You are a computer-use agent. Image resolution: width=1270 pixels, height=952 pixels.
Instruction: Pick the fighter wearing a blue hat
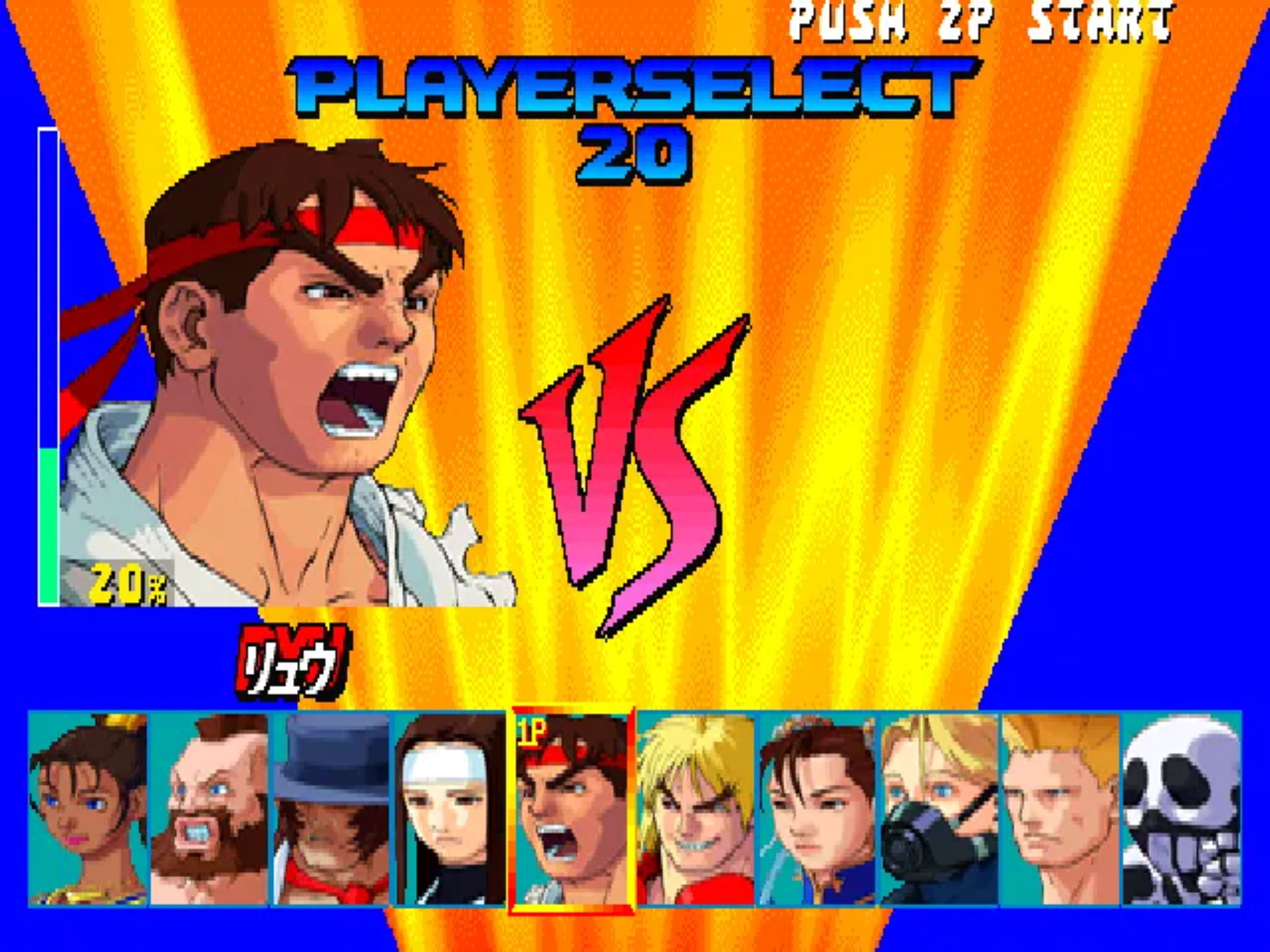click(331, 809)
